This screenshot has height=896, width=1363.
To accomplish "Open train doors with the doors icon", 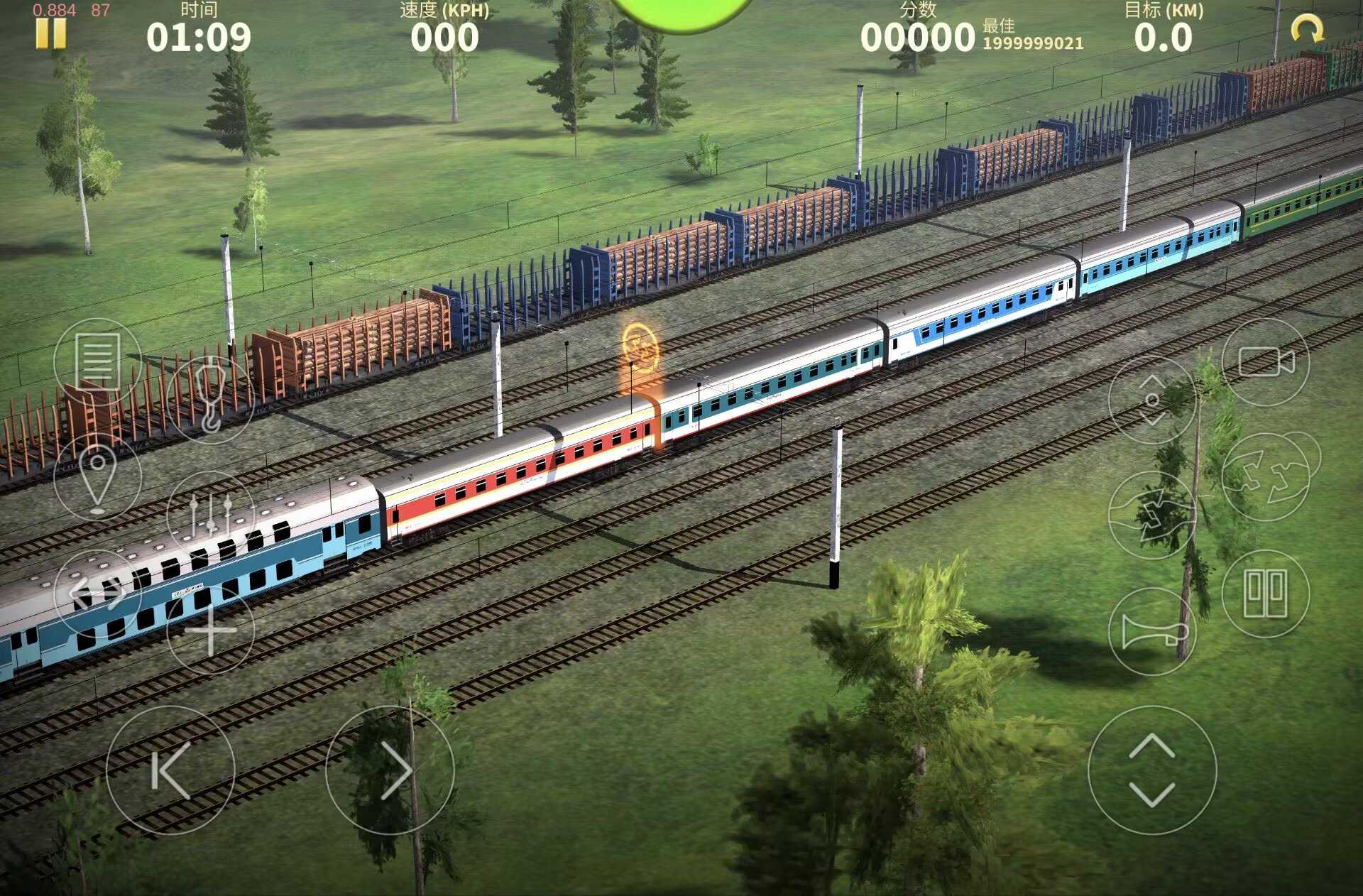I will pyautogui.click(x=1265, y=594).
